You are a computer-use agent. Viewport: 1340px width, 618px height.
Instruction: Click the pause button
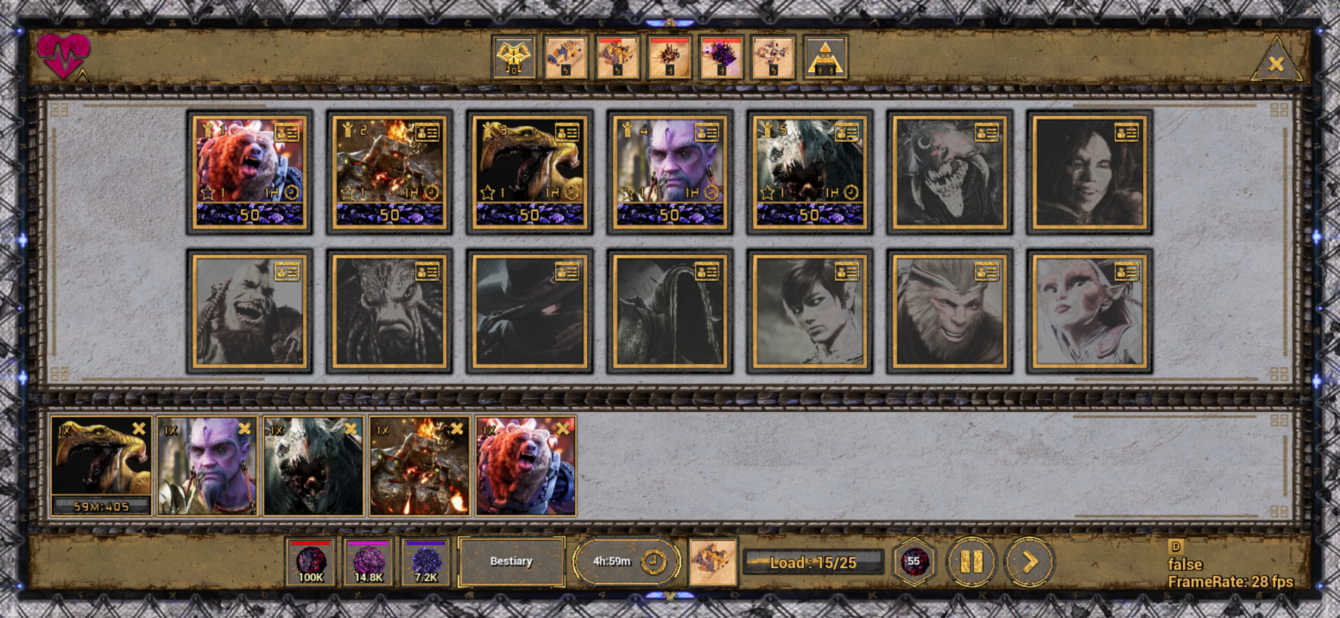(970, 562)
